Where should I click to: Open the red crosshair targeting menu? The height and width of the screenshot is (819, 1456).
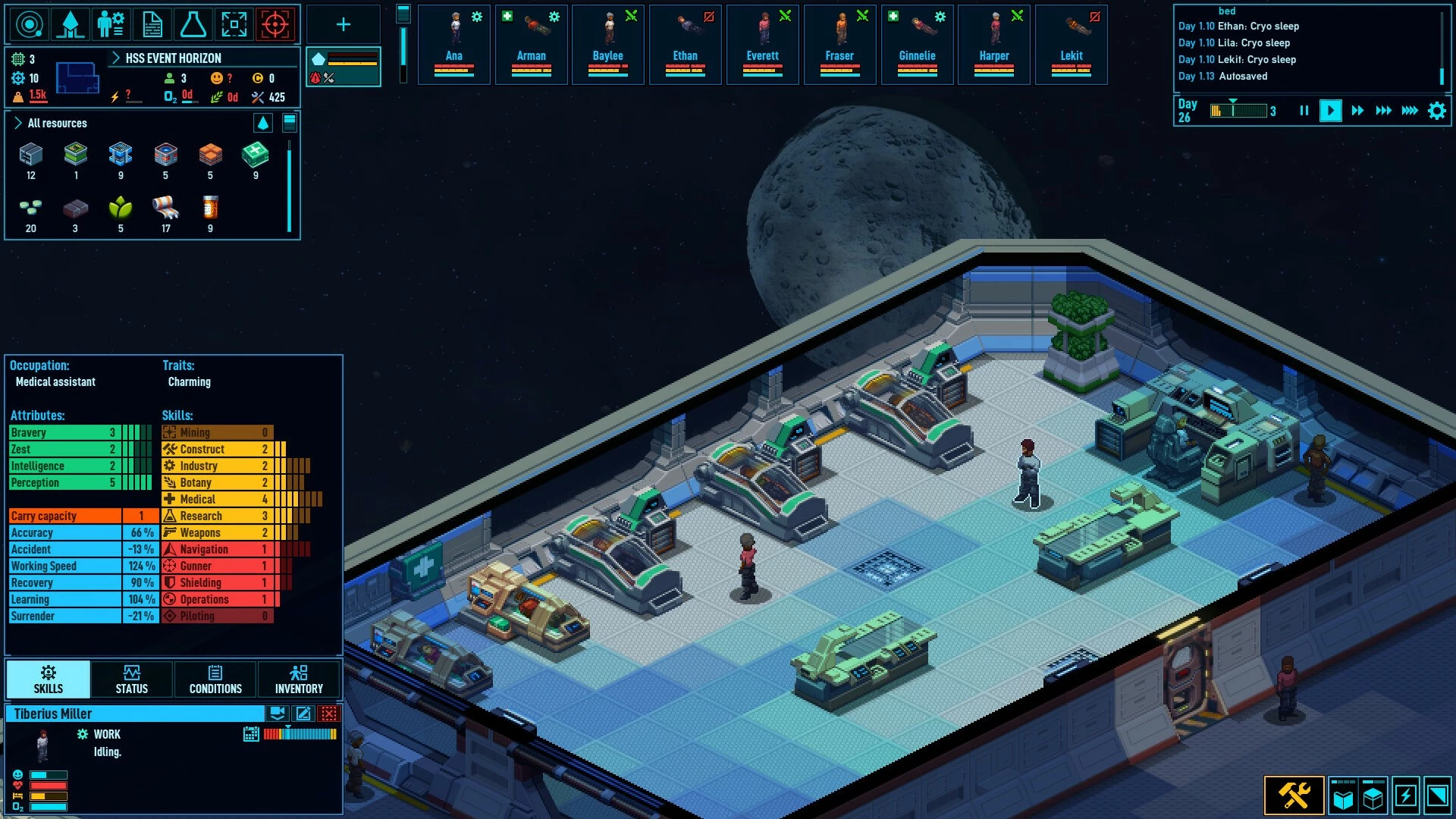pyautogui.click(x=275, y=24)
